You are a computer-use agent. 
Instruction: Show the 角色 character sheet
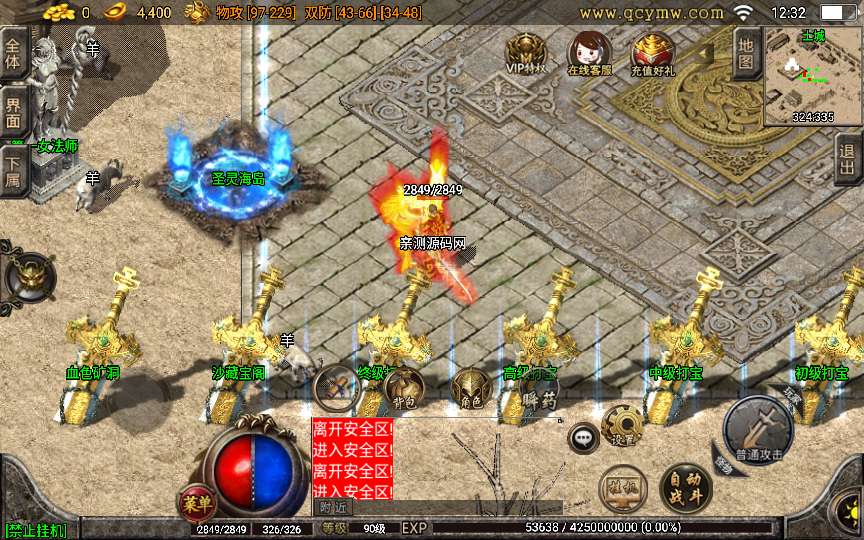click(471, 388)
